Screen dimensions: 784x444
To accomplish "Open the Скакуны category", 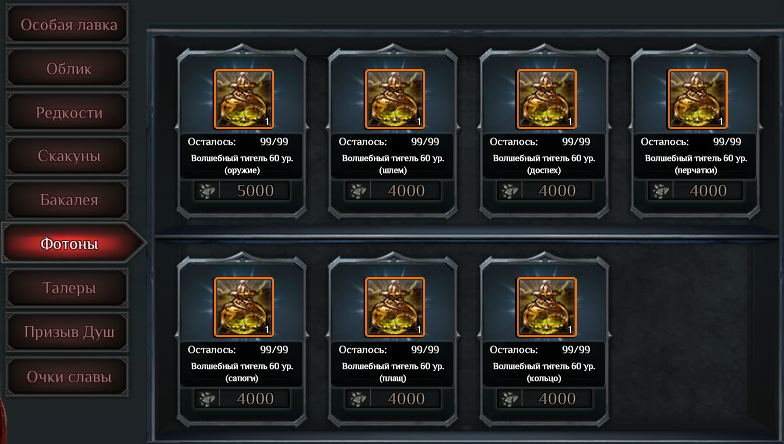I will [x=68, y=156].
